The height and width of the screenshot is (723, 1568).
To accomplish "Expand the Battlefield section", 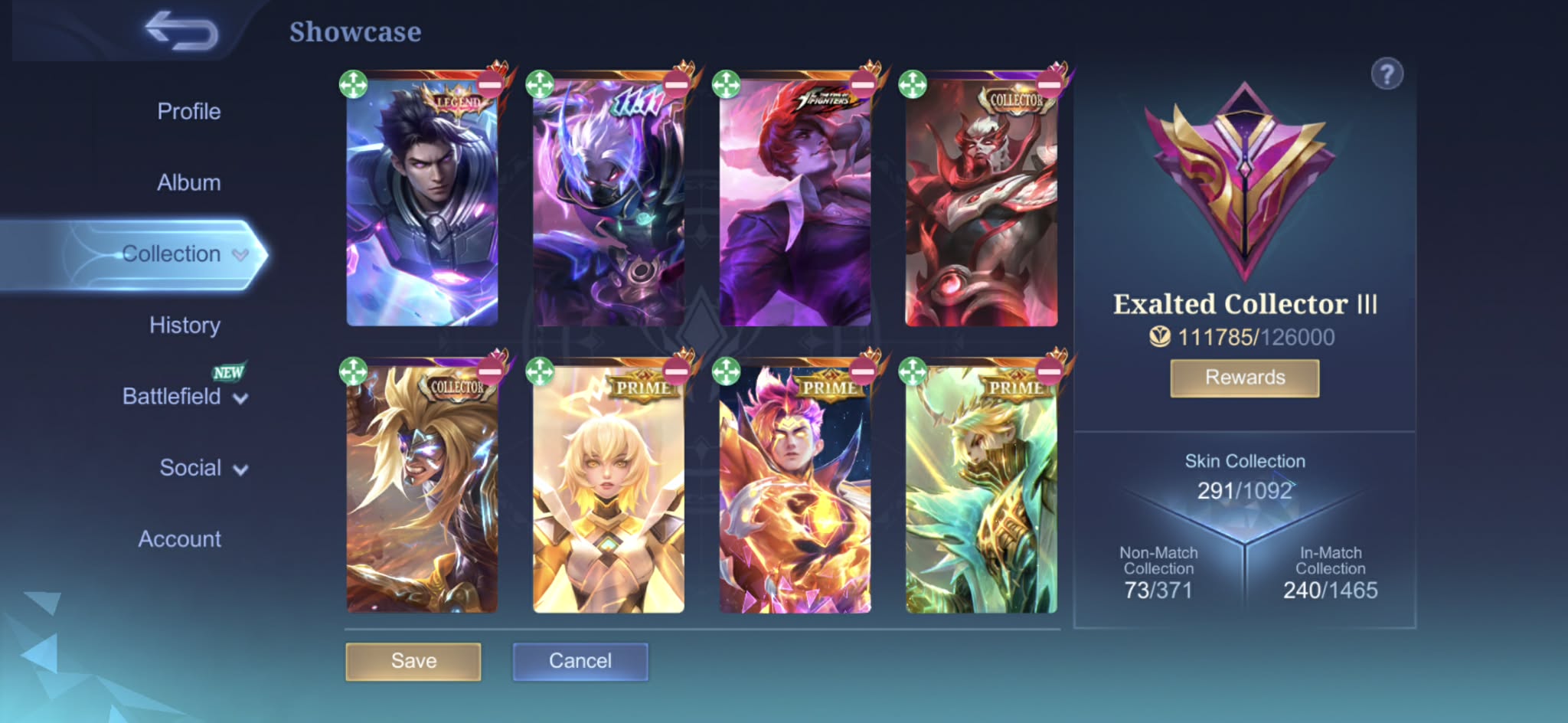I will click(x=185, y=397).
